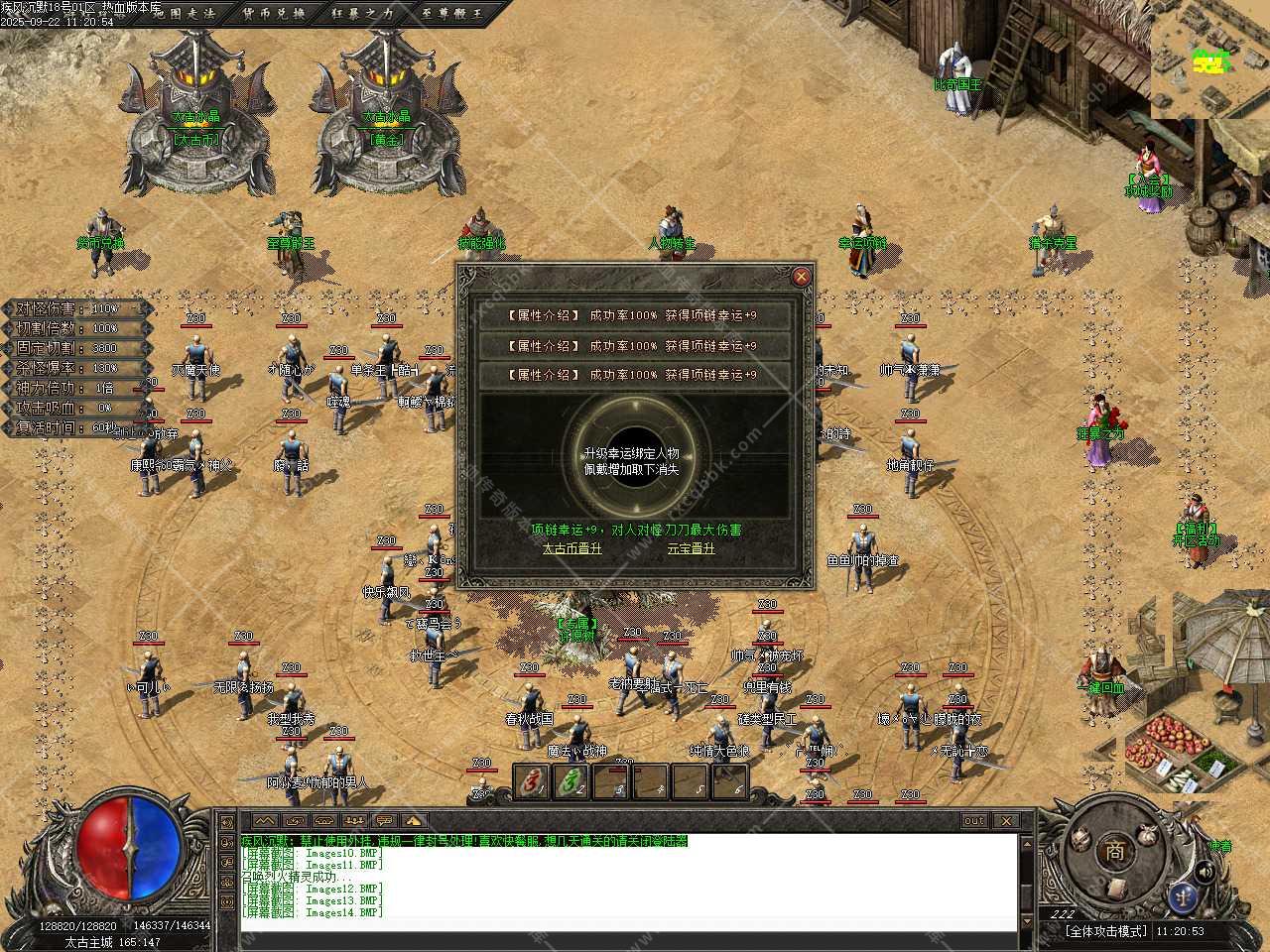Toggle the sound speaker icon

tap(1206, 871)
